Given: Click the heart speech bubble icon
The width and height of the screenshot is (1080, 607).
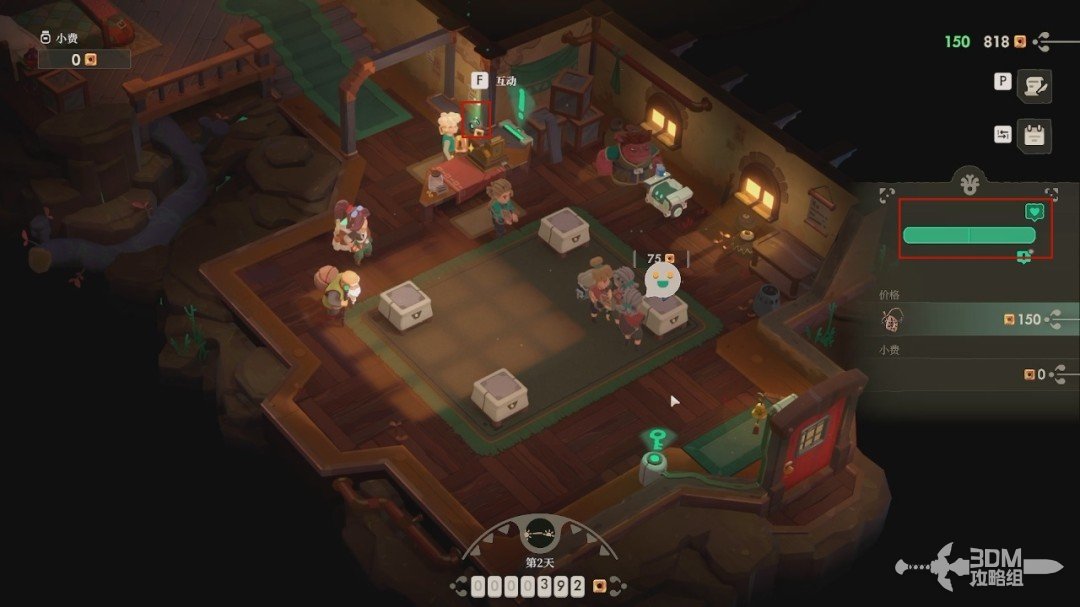Looking at the screenshot, I should pos(1035,212).
